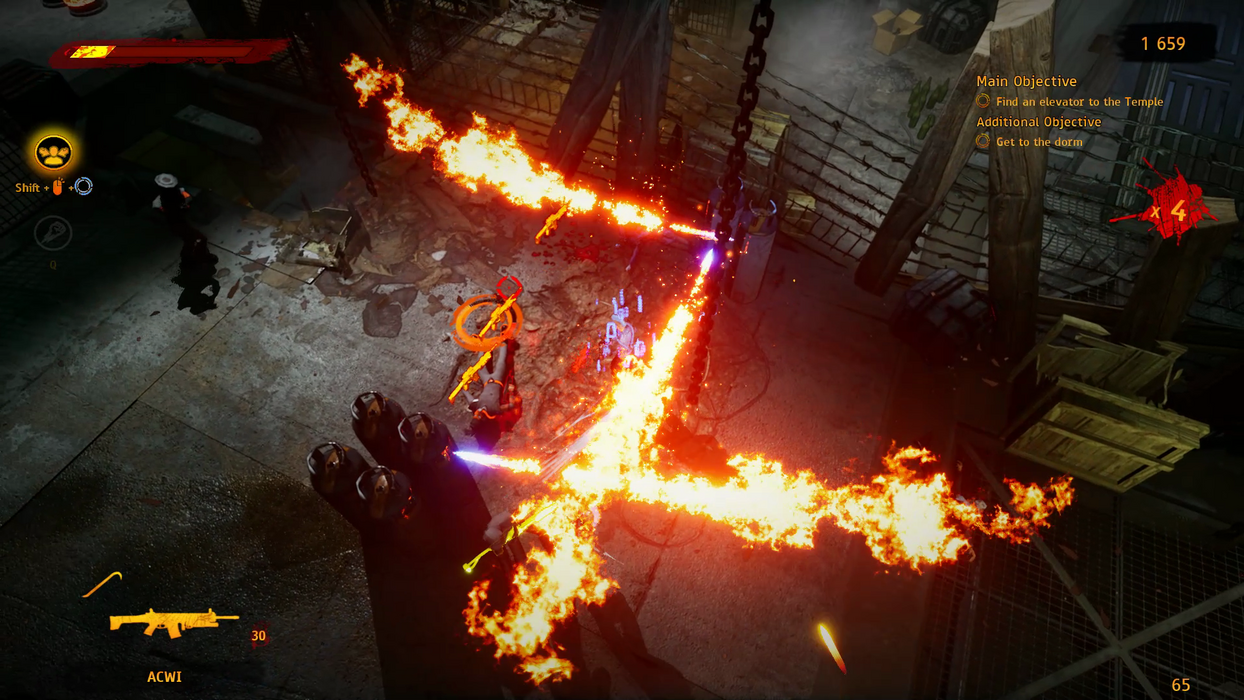The image size is (1244, 700).
Task: Activate the glowing figure-with-fists ability icon
Action: 53,153
